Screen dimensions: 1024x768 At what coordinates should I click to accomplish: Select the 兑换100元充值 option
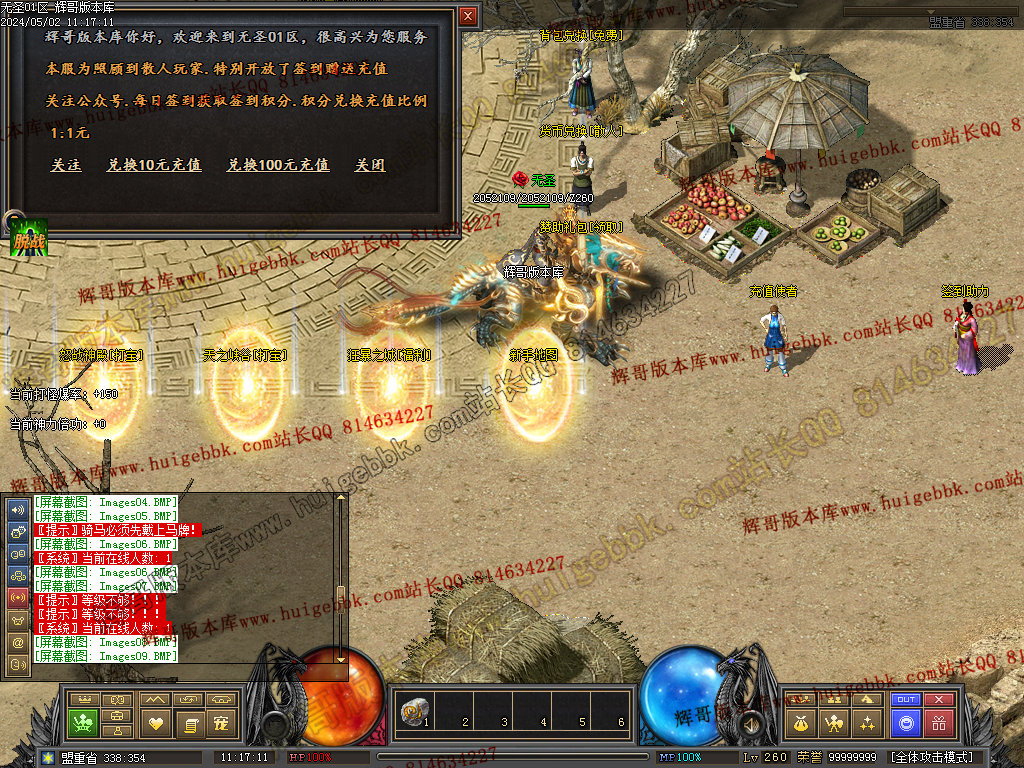click(x=278, y=165)
